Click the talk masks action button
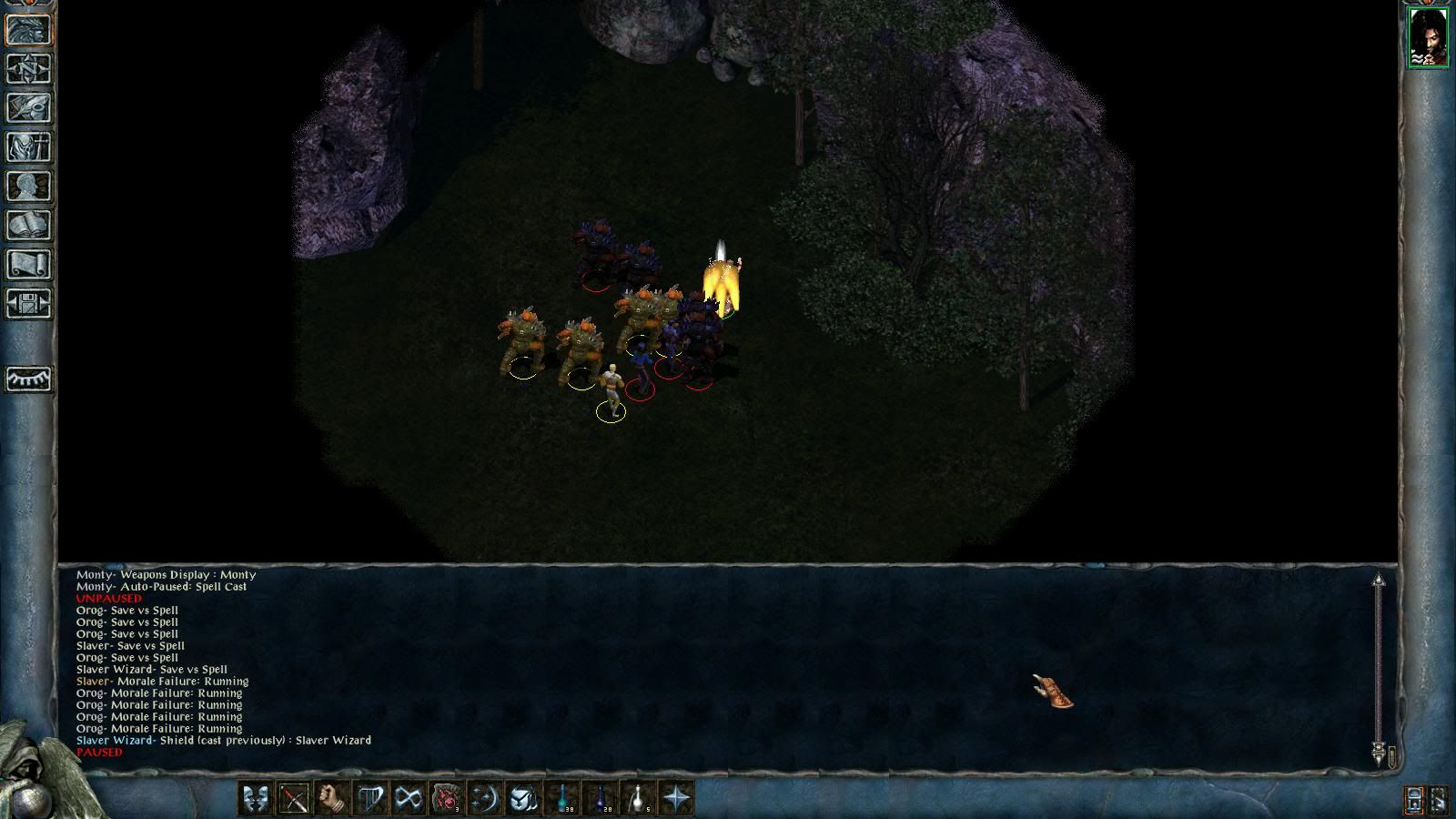1456x819 pixels. [256, 799]
